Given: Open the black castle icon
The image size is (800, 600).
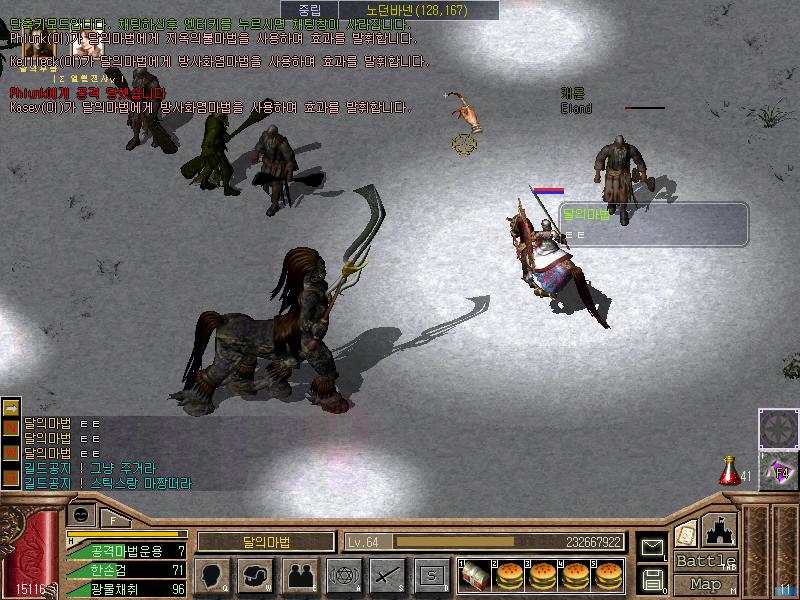Looking at the screenshot, I should pos(720,529).
